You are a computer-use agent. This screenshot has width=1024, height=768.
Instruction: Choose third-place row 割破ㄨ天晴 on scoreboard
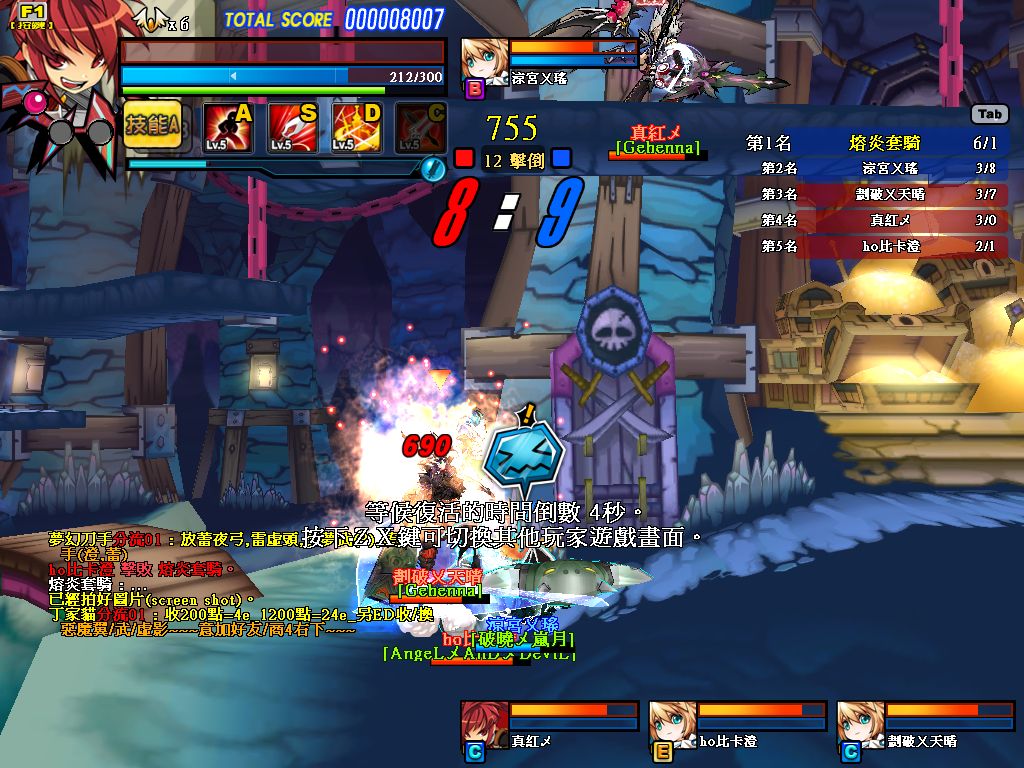[878, 194]
